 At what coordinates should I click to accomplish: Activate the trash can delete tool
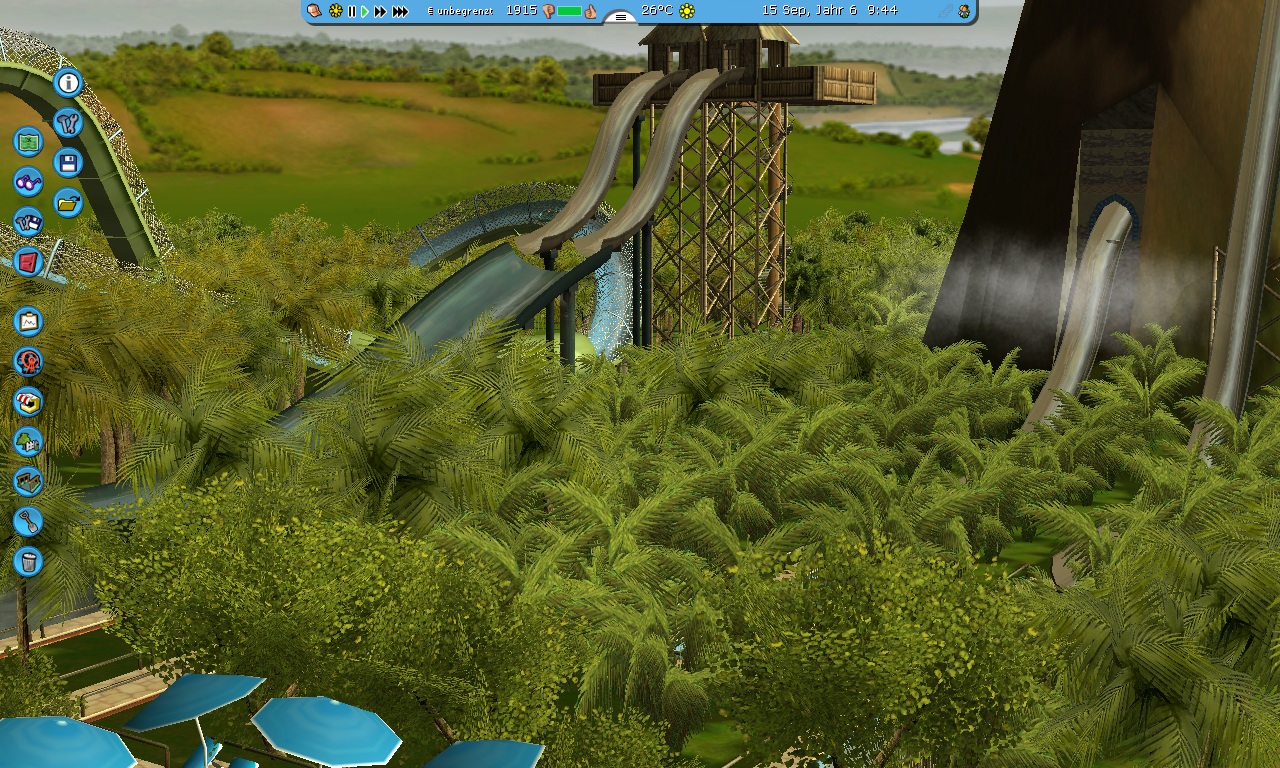point(28,561)
